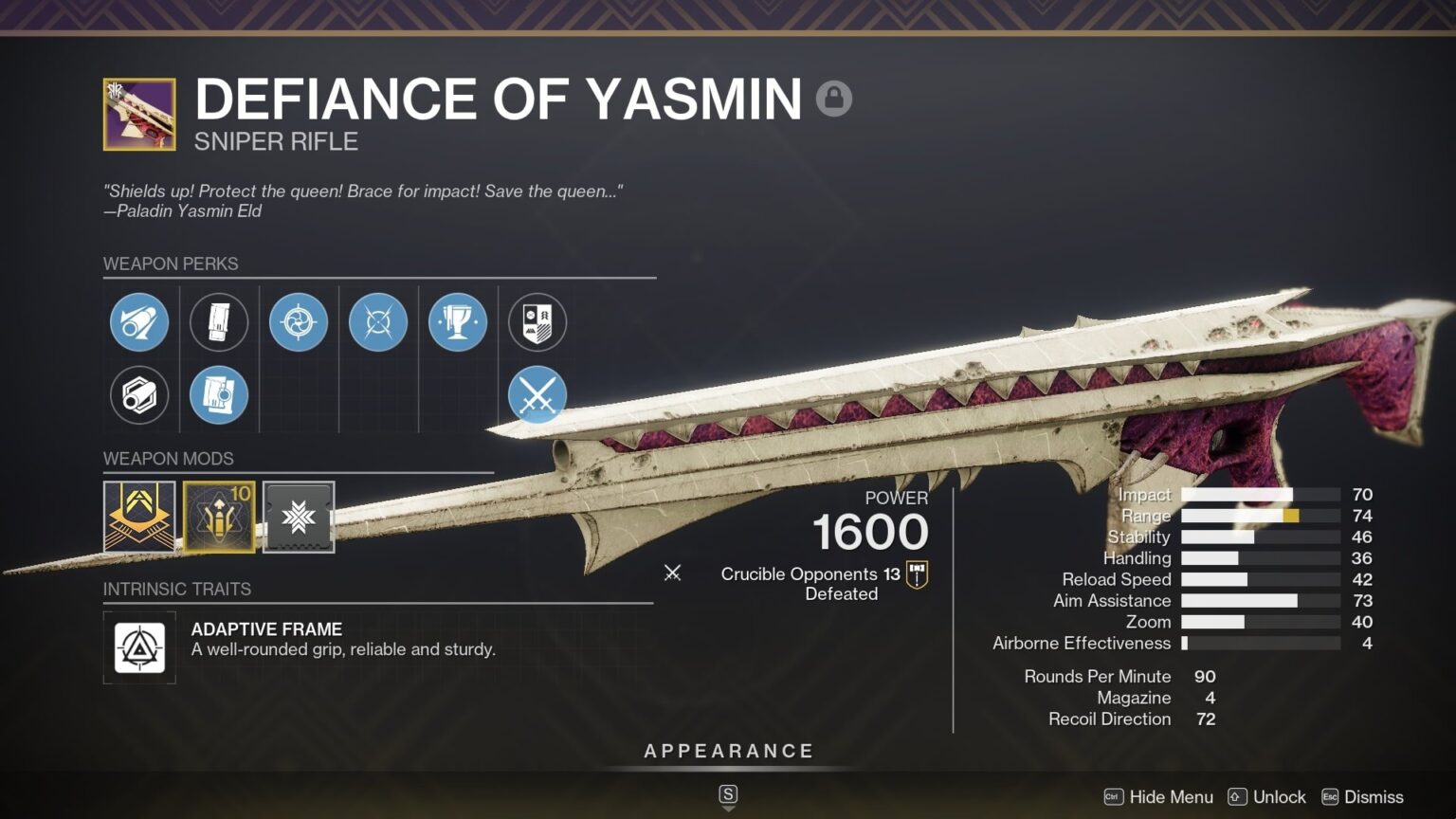Open the snowflake shader mod slot
Image resolution: width=1456 pixels, height=819 pixels.
point(299,517)
